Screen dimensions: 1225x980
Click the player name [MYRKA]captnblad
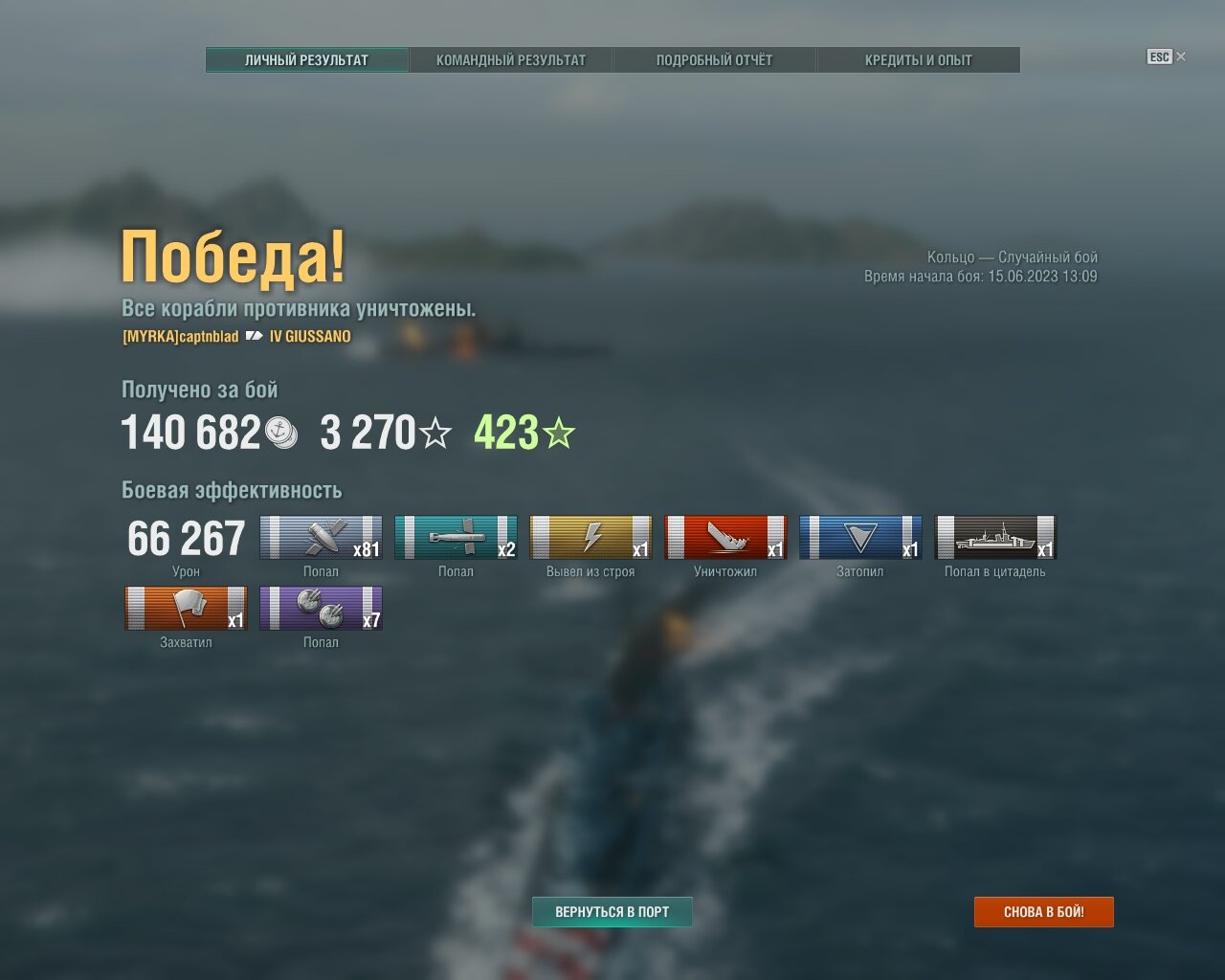coord(181,337)
